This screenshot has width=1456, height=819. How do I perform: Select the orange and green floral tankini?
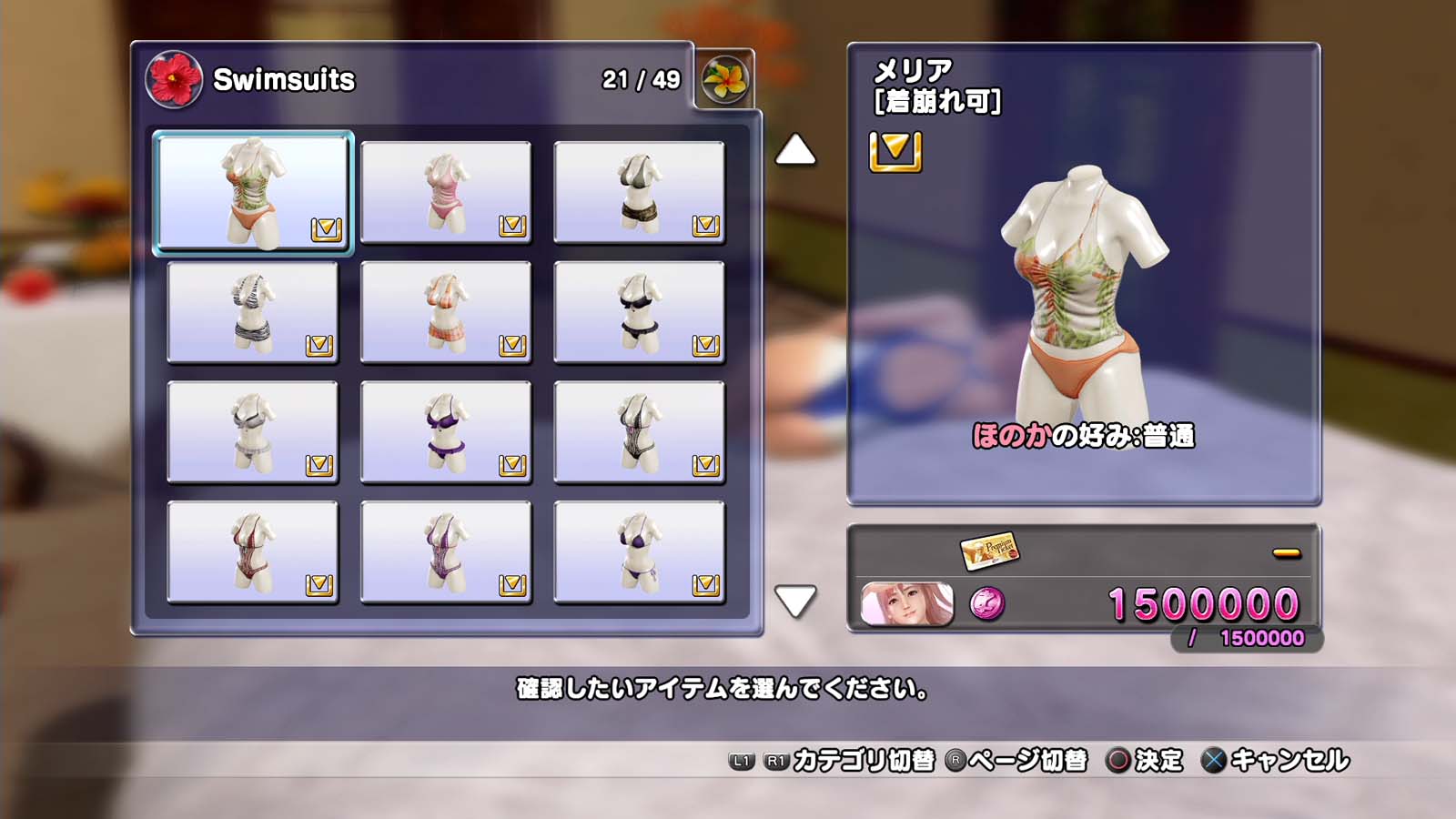pyautogui.click(x=253, y=192)
